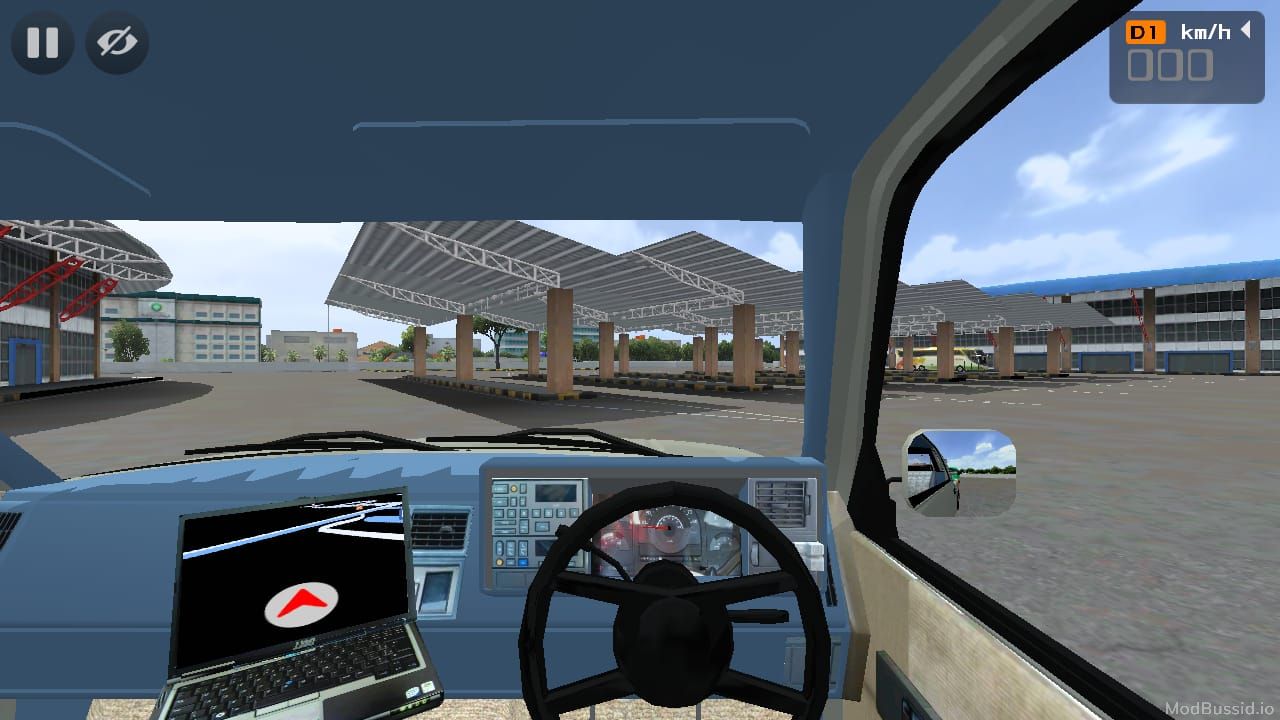Toggle game pause using the pause control
The height and width of the screenshot is (720, 1280).
42,43
